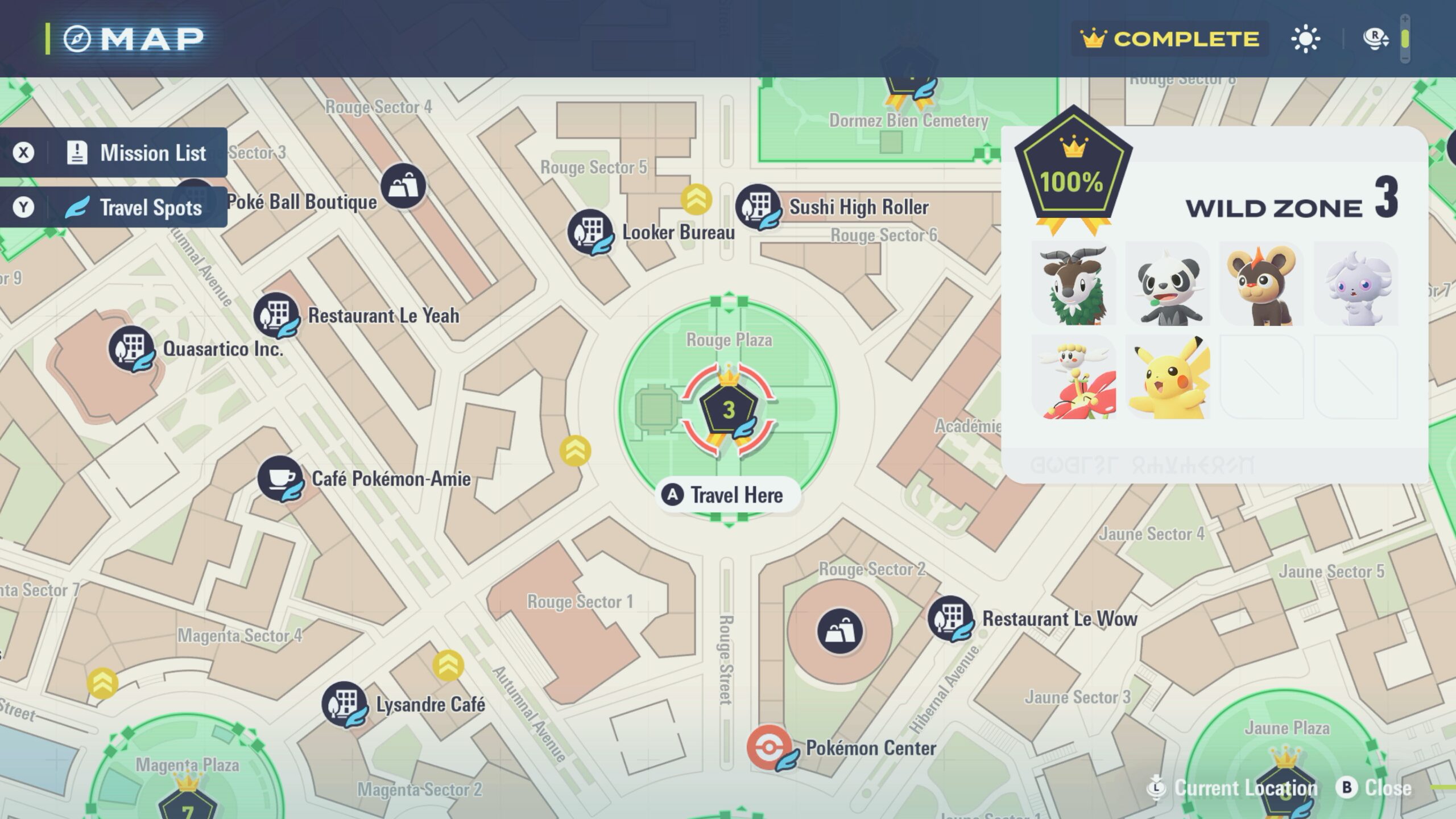Select the Restaurant Le Wow marker

pos(950,618)
